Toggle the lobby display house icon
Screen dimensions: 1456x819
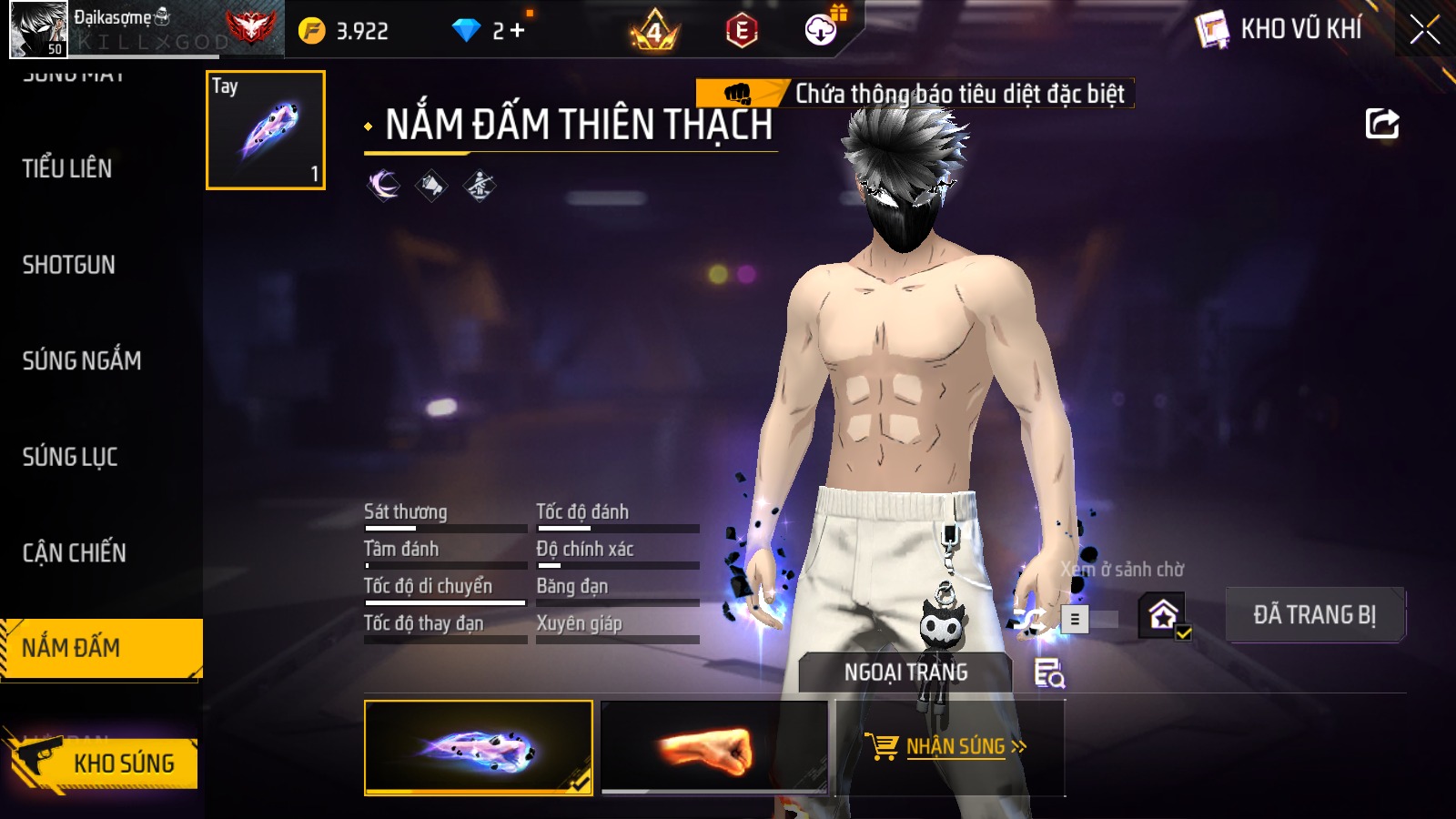(x=1163, y=616)
